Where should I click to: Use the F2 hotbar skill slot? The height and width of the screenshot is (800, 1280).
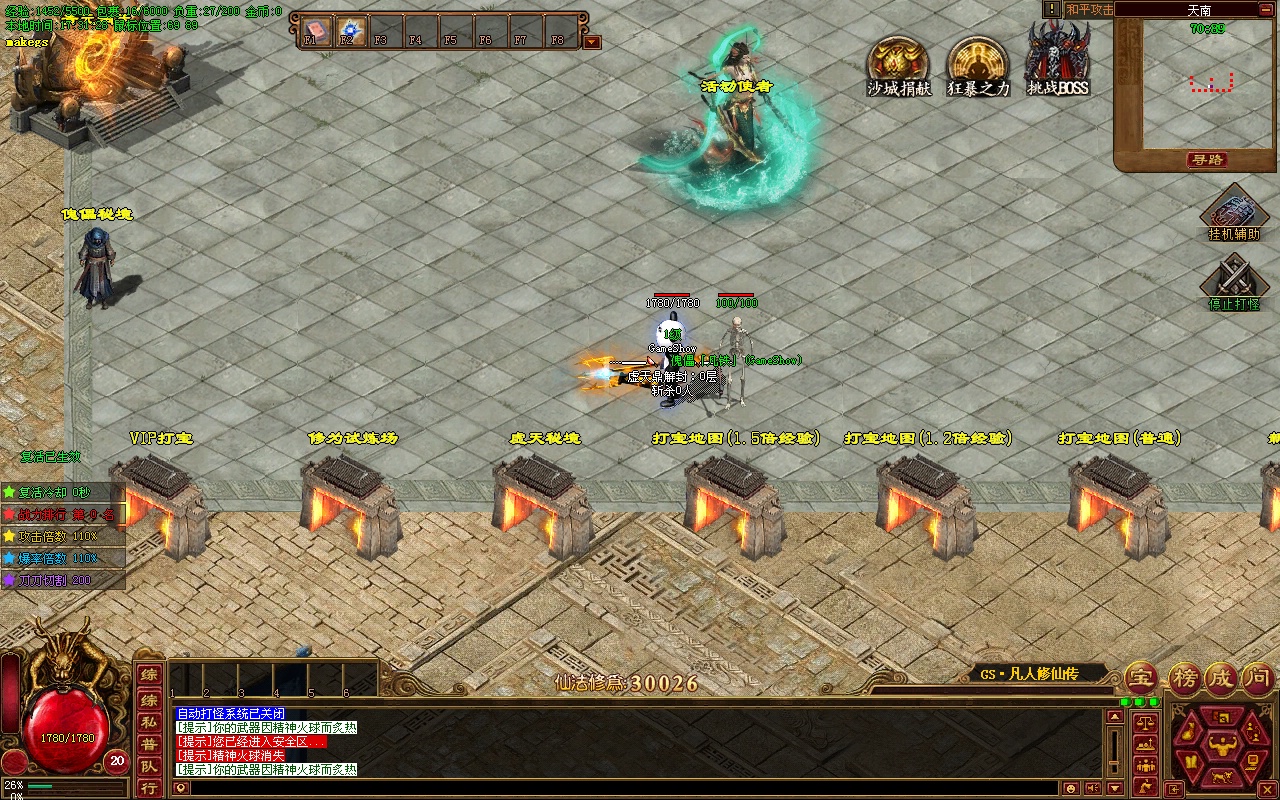350,32
